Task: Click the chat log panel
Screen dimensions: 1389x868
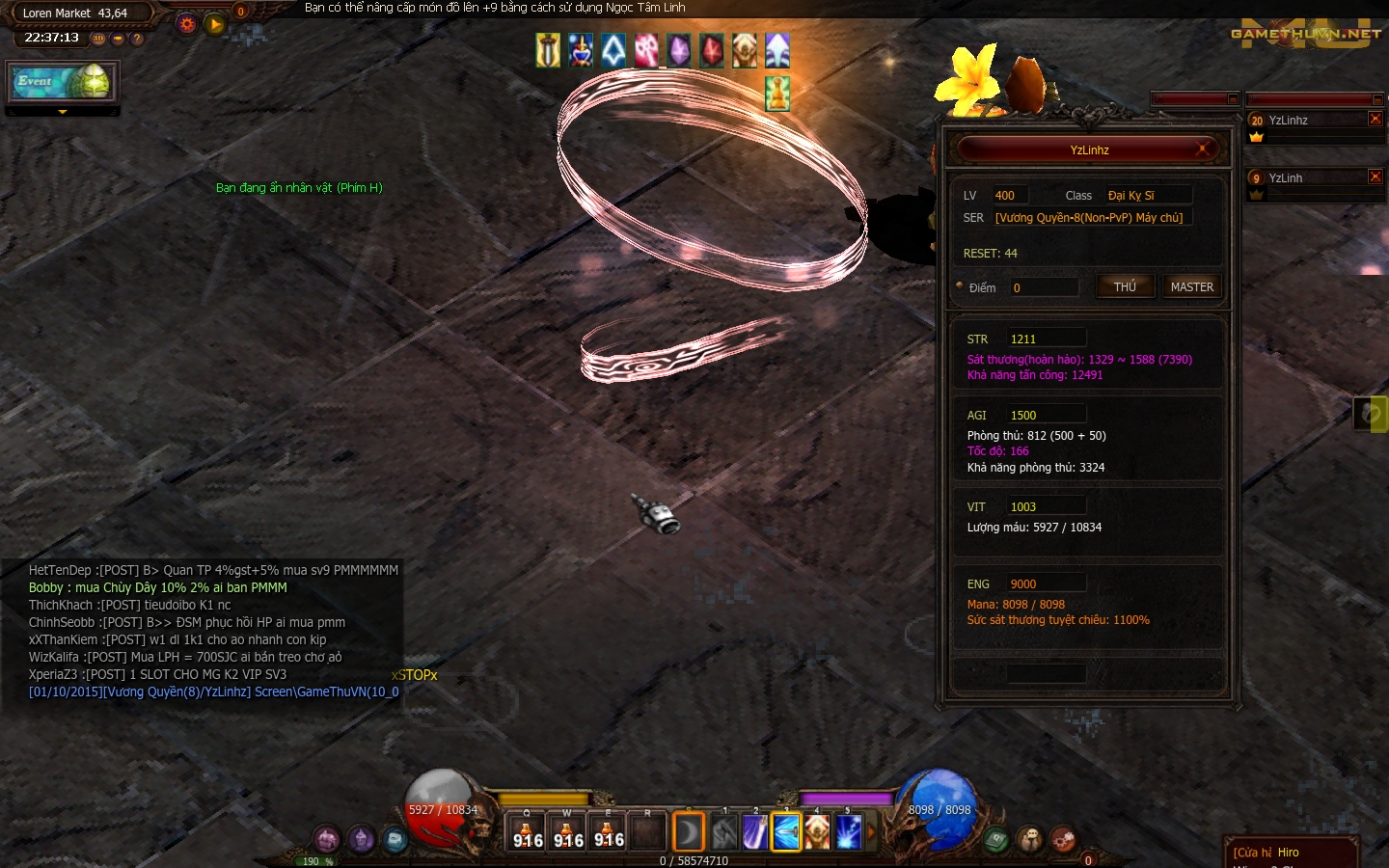Action: coord(203,631)
